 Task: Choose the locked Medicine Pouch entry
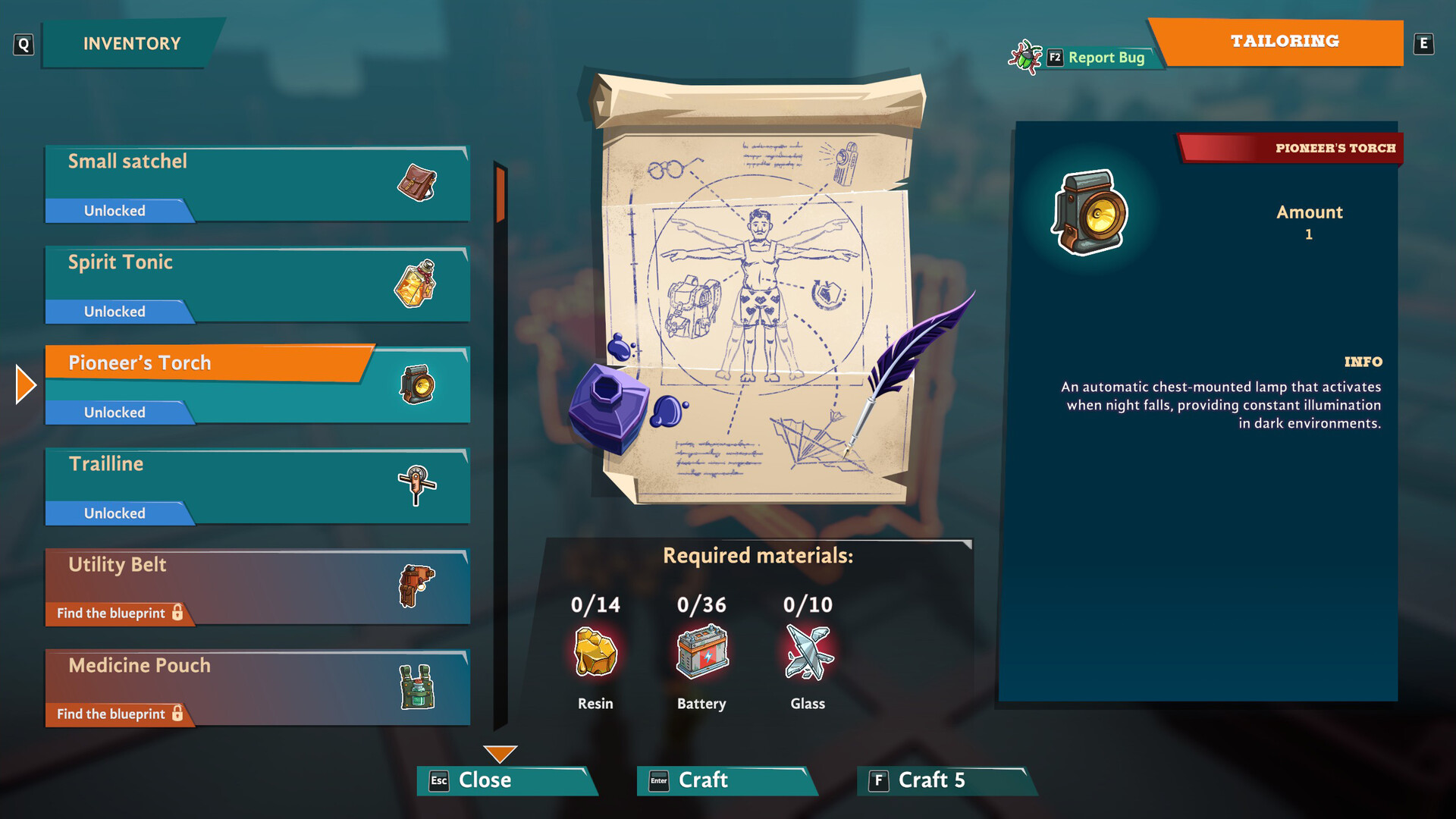tap(256, 688)
